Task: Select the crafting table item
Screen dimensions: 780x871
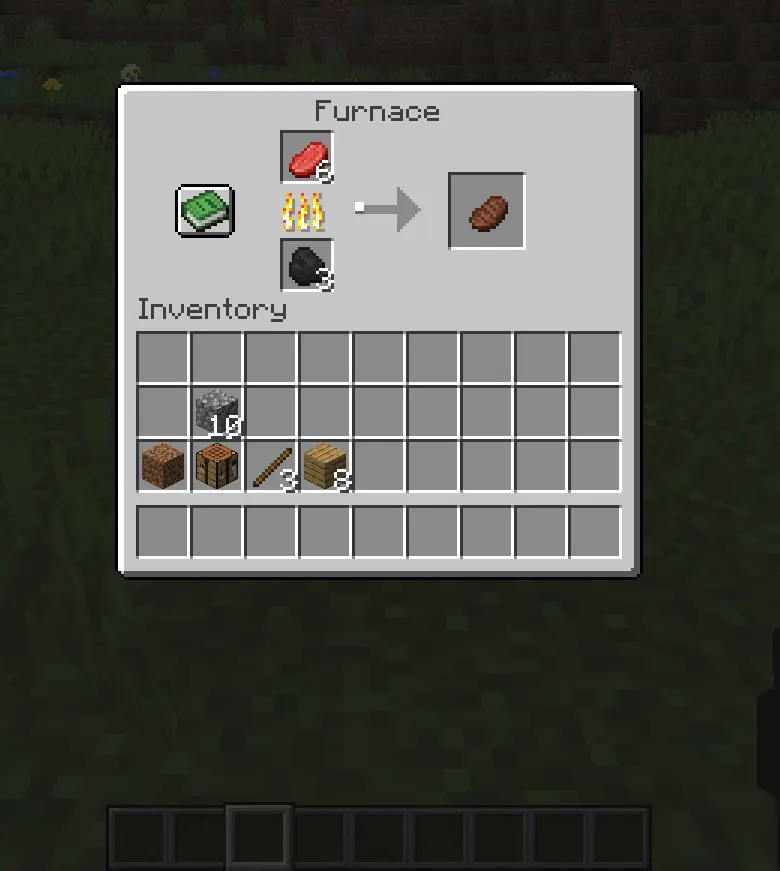Action: pyautogui.click(x=216, y=466)
